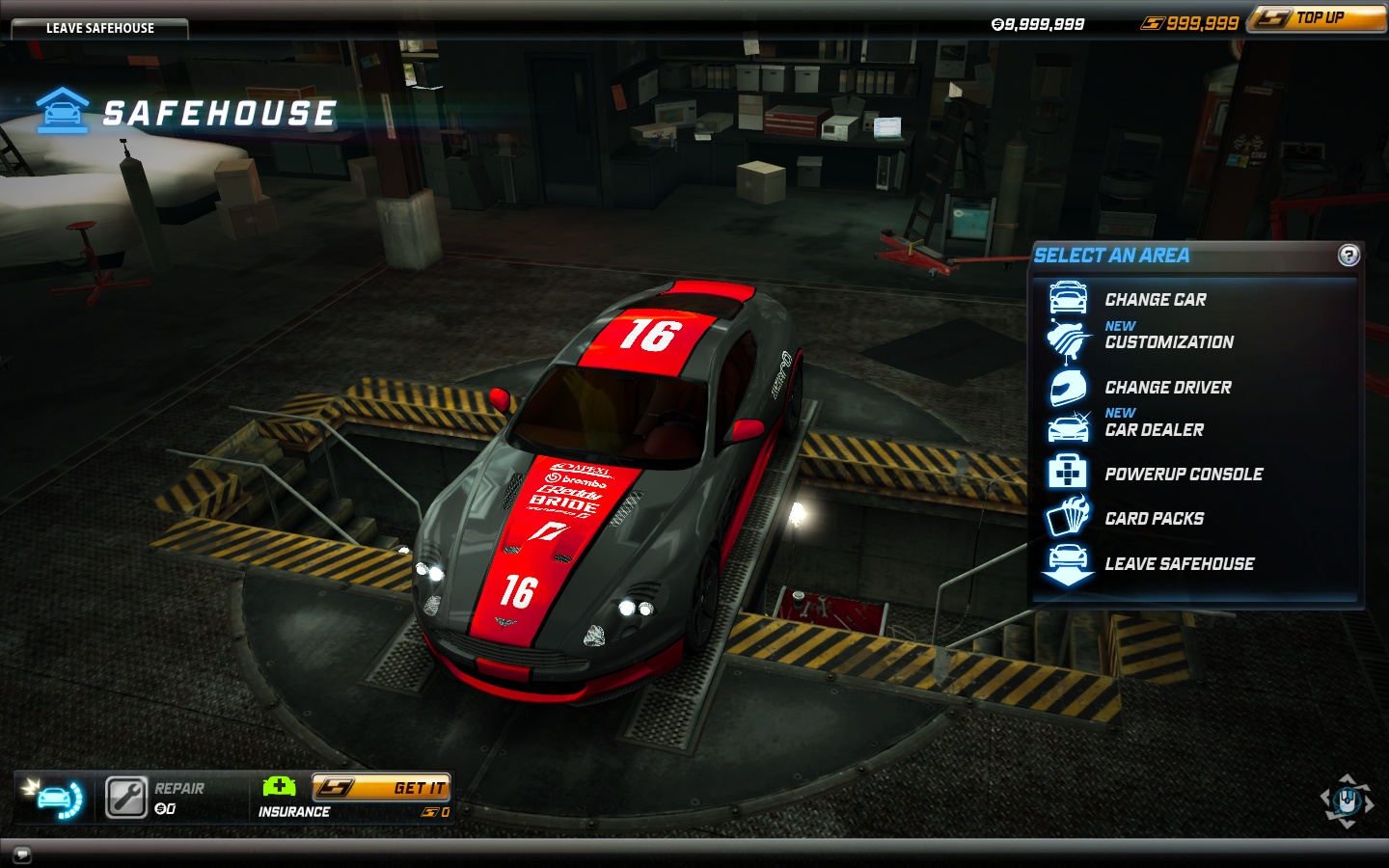Open the Customization area
Image resolution: width=1389 pixels, height=868 pixels.
tap(1168, 342)
